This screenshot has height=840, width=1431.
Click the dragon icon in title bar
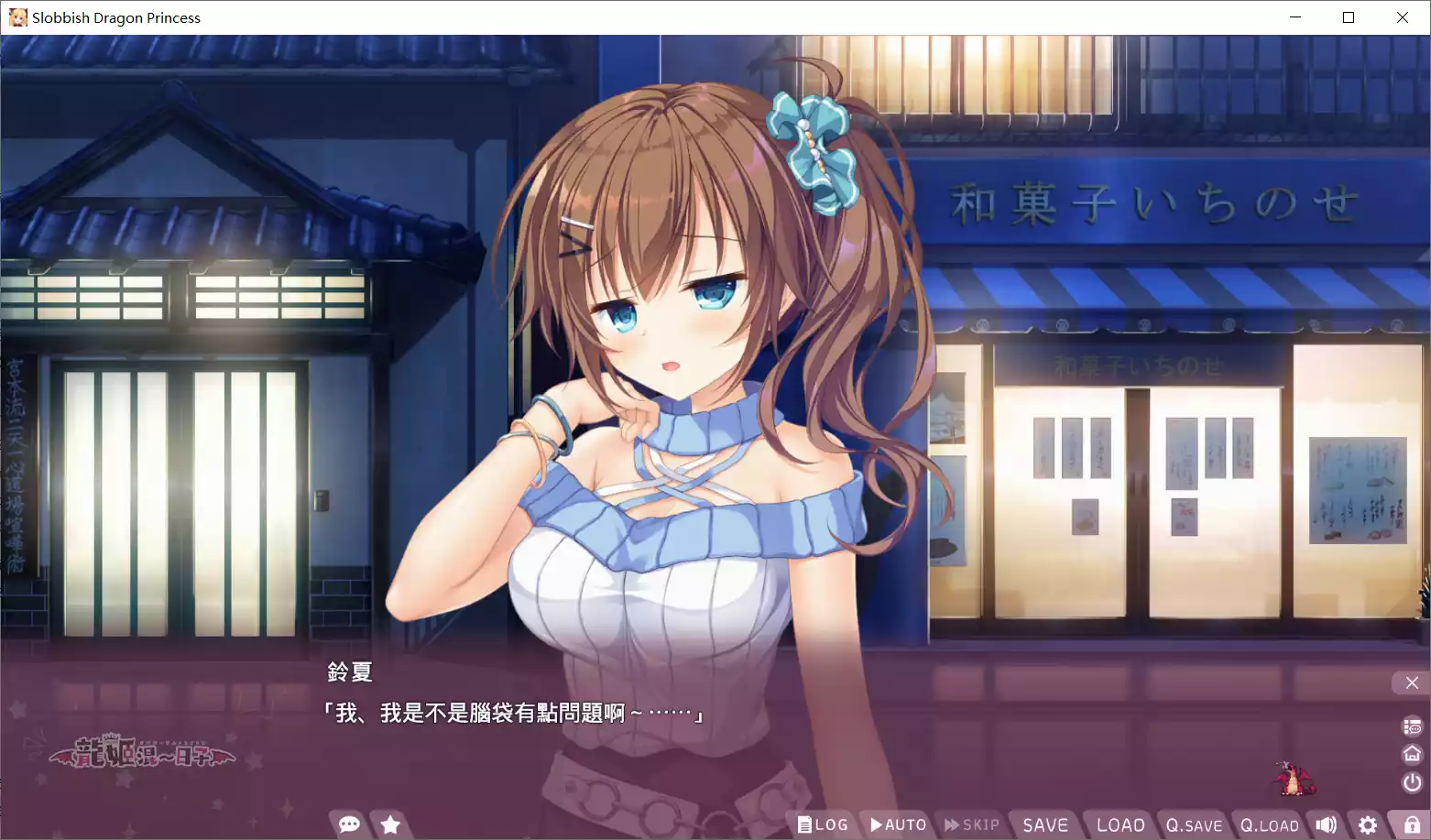(17, 16)
